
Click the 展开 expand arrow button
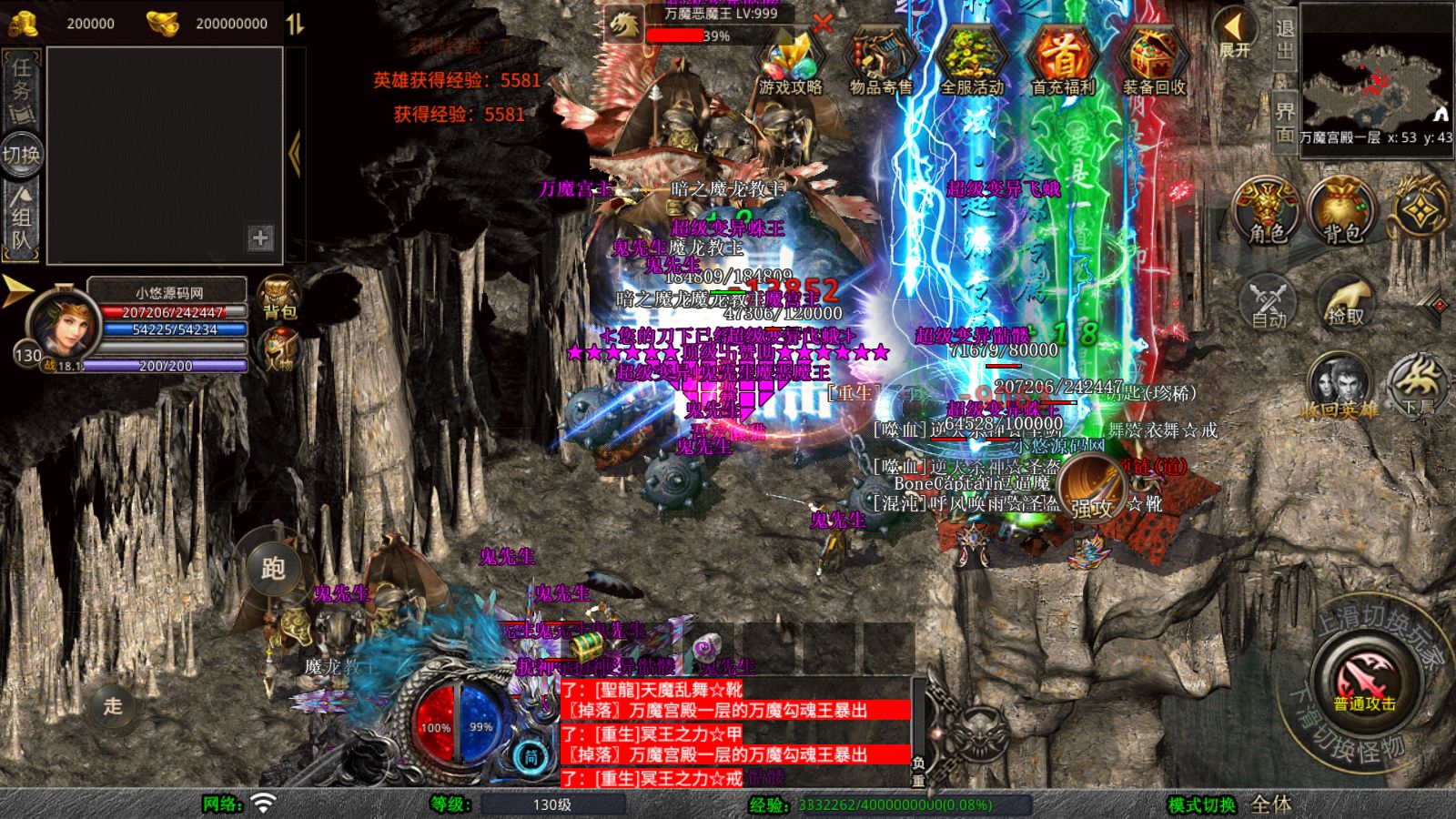1235,35
